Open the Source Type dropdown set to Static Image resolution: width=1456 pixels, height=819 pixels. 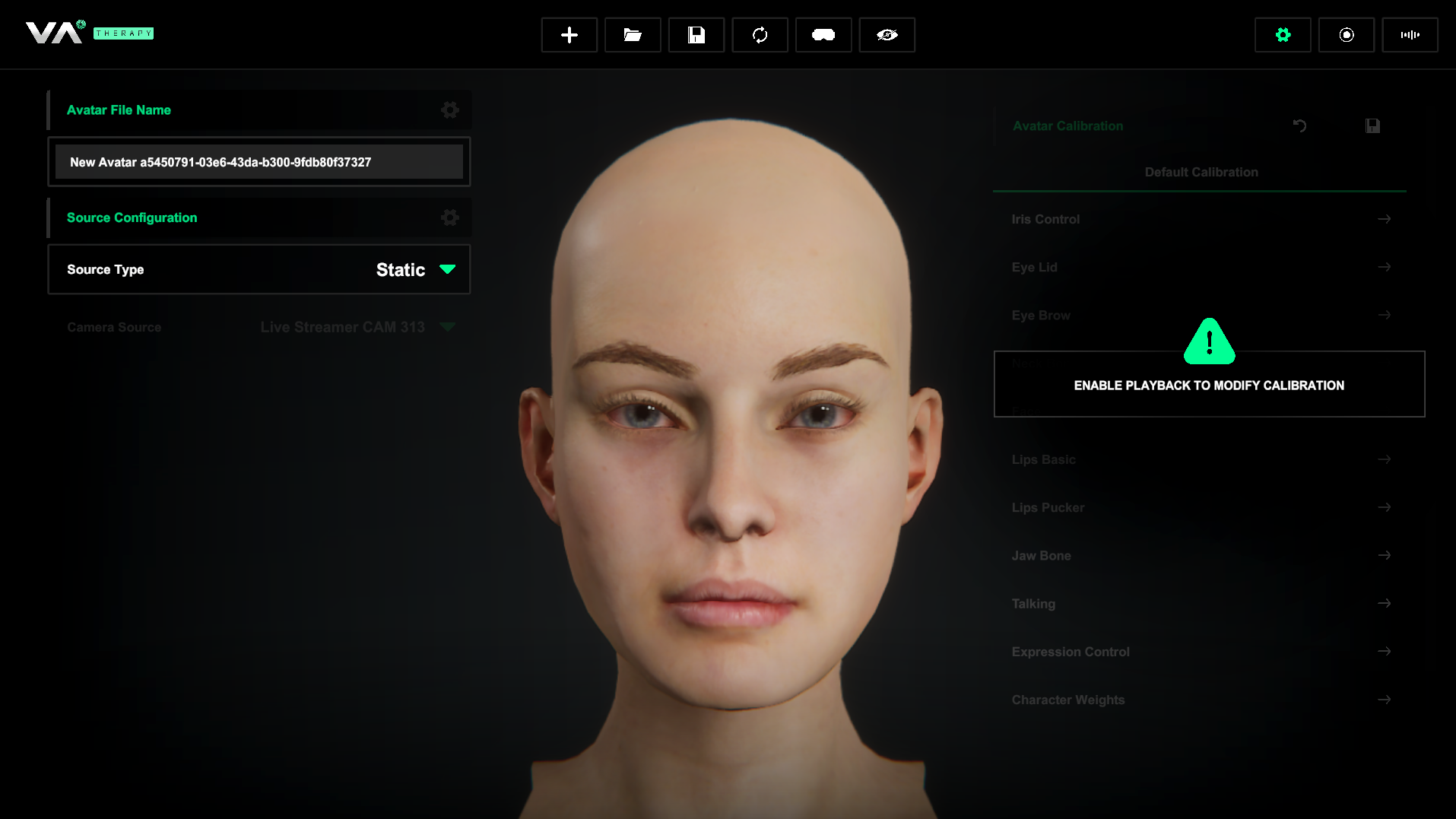pyautogui.click(x=415, y=269)
